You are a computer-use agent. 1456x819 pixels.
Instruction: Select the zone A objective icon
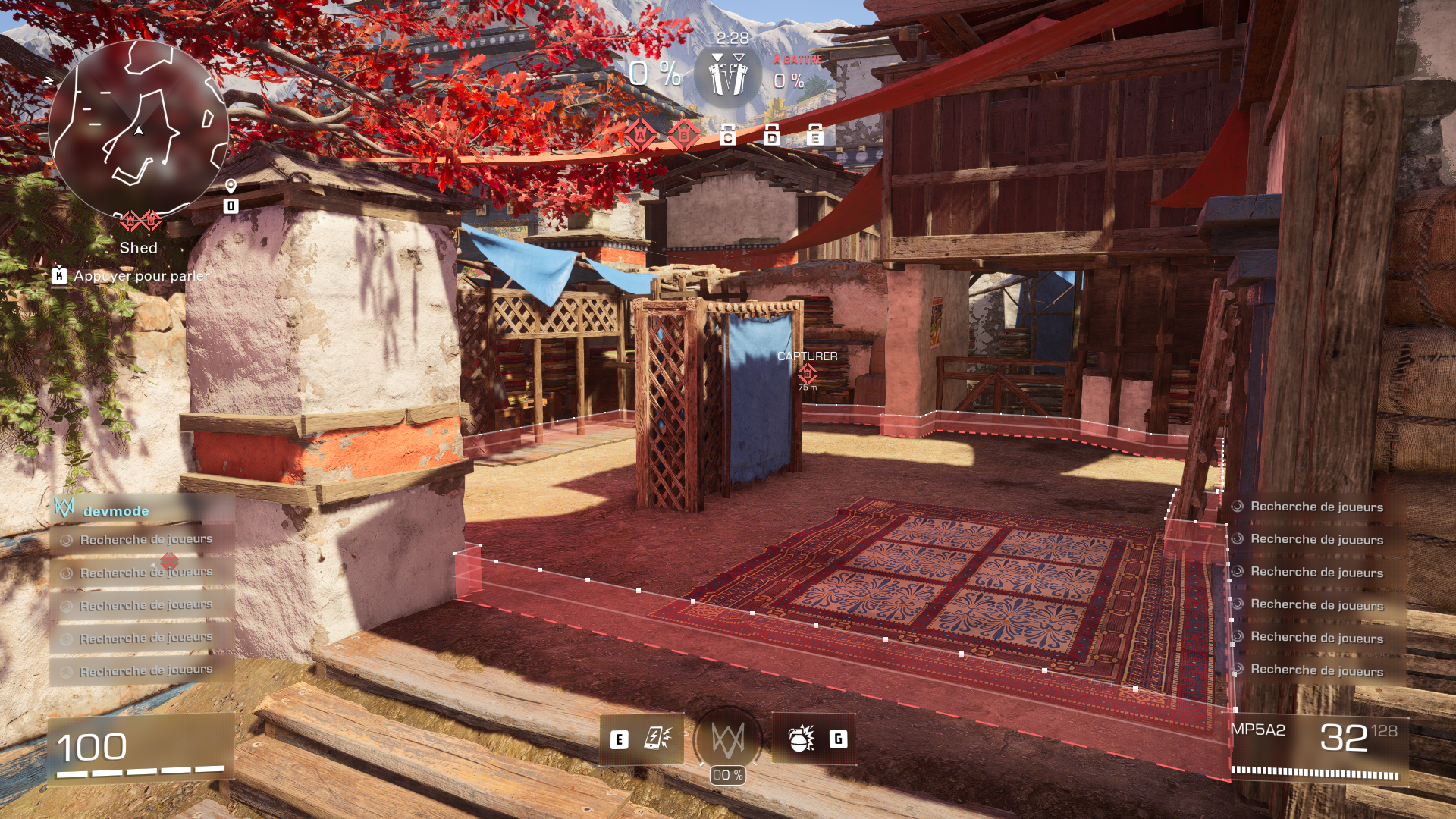640,136
